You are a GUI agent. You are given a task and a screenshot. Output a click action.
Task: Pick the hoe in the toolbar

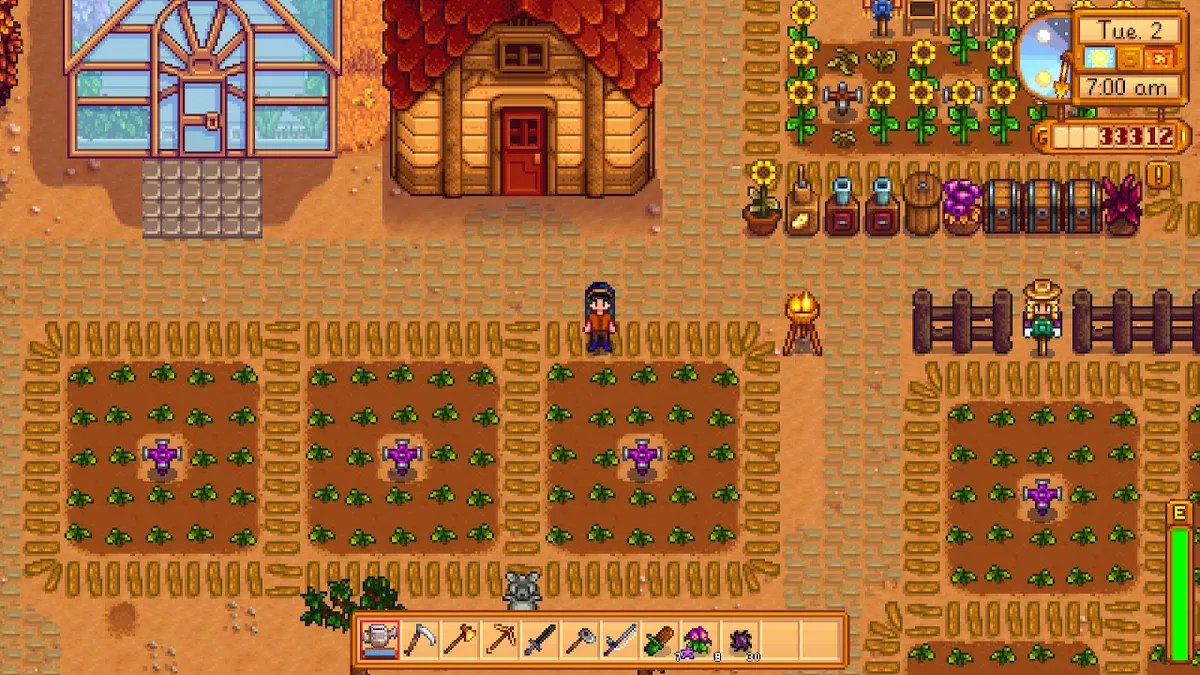tap(579, 639)
